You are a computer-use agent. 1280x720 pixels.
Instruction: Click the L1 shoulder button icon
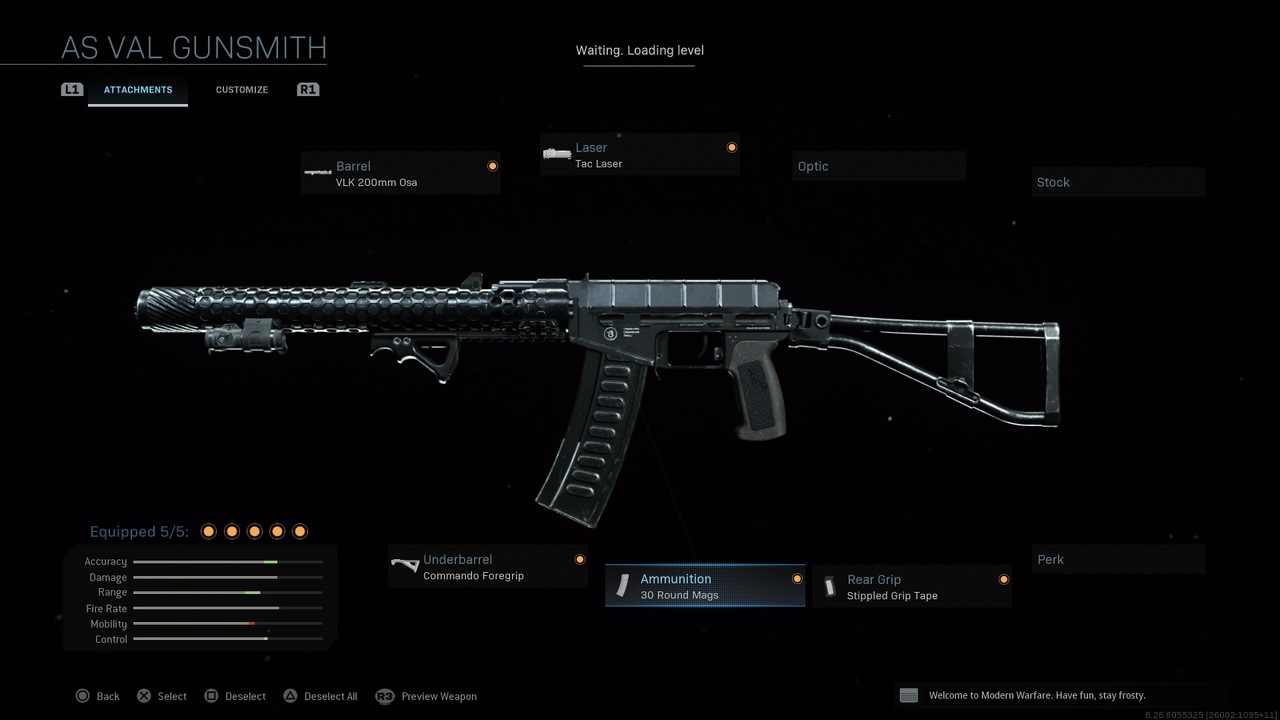click(x=71, y=89)
